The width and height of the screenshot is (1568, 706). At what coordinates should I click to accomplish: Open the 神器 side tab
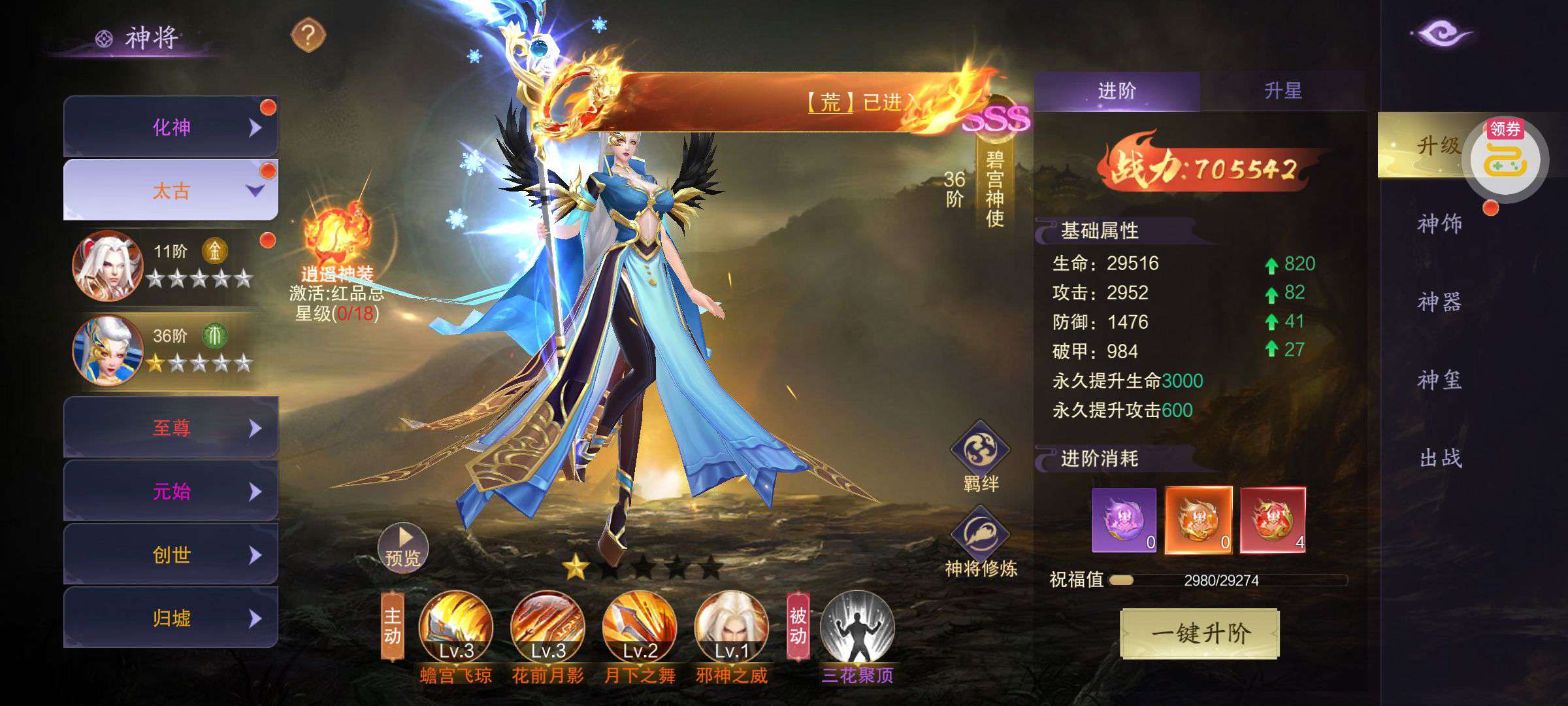1439,301
